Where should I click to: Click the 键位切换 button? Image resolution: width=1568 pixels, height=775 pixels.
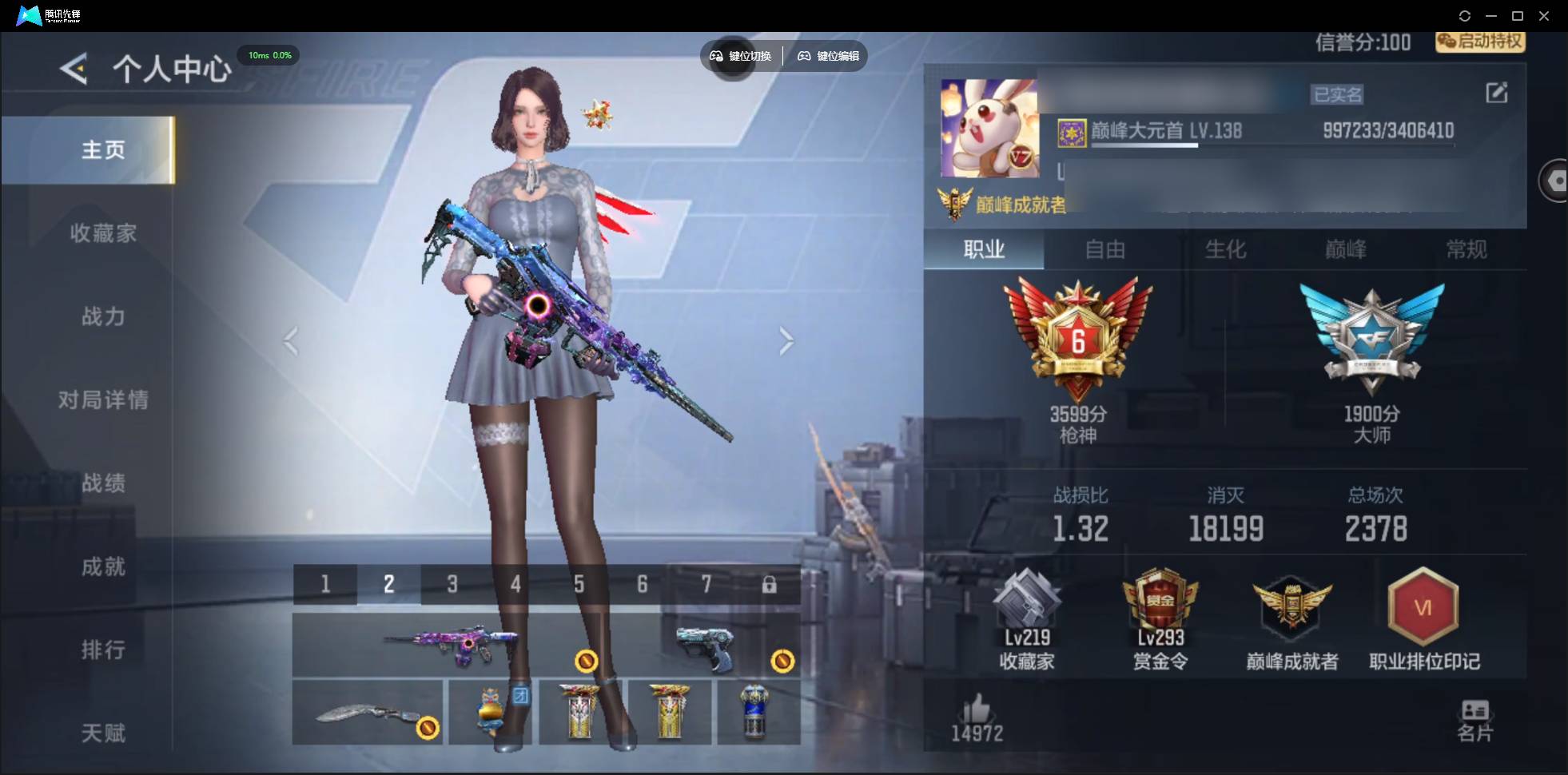tap(741, 56)
